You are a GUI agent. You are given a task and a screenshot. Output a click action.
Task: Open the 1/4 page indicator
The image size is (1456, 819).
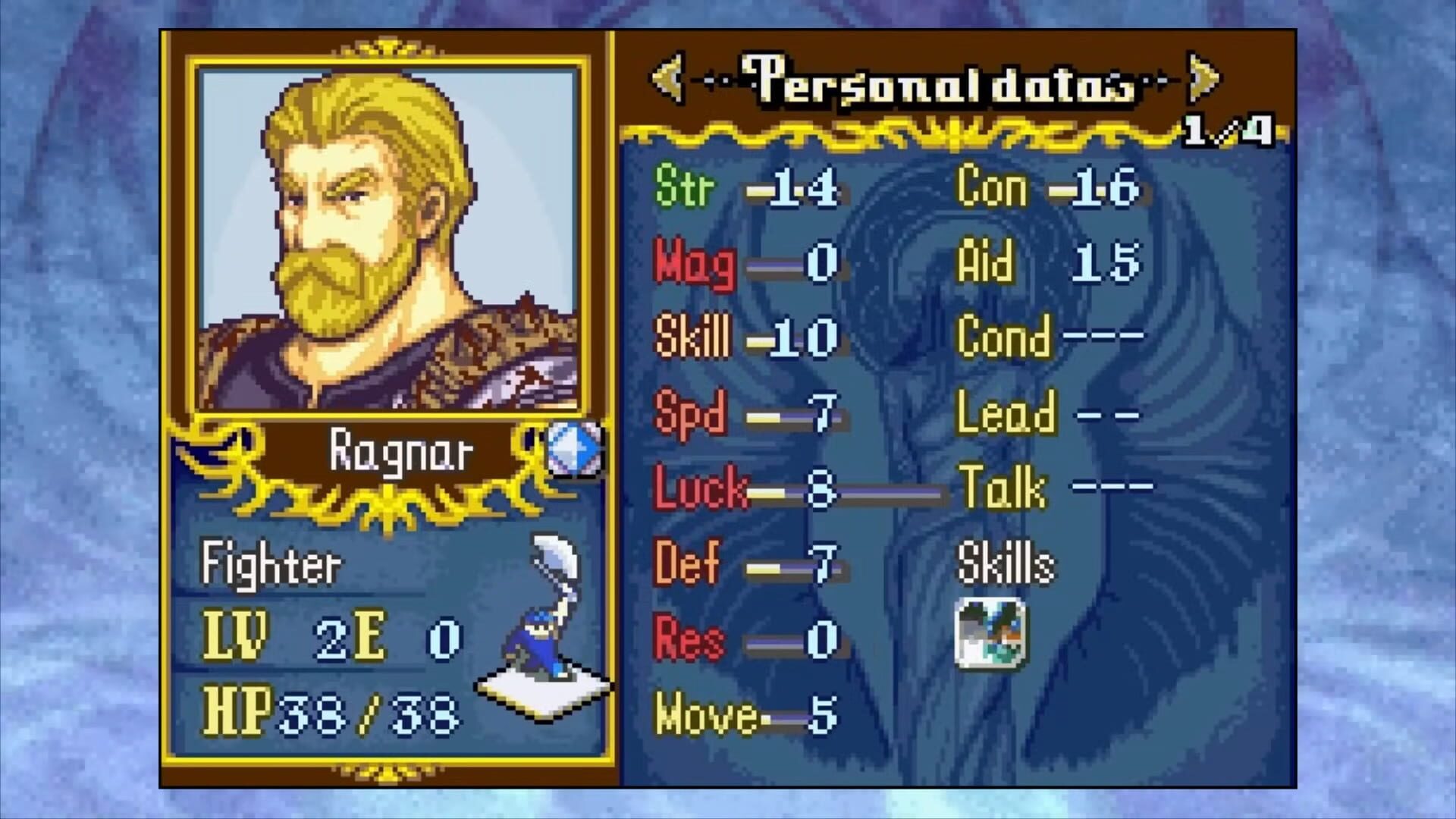coord(1228,129)
